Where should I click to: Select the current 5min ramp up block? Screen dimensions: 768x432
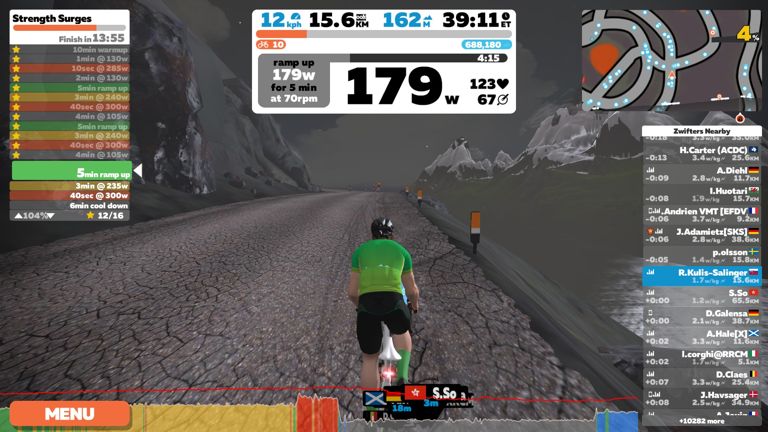point(70,171)
